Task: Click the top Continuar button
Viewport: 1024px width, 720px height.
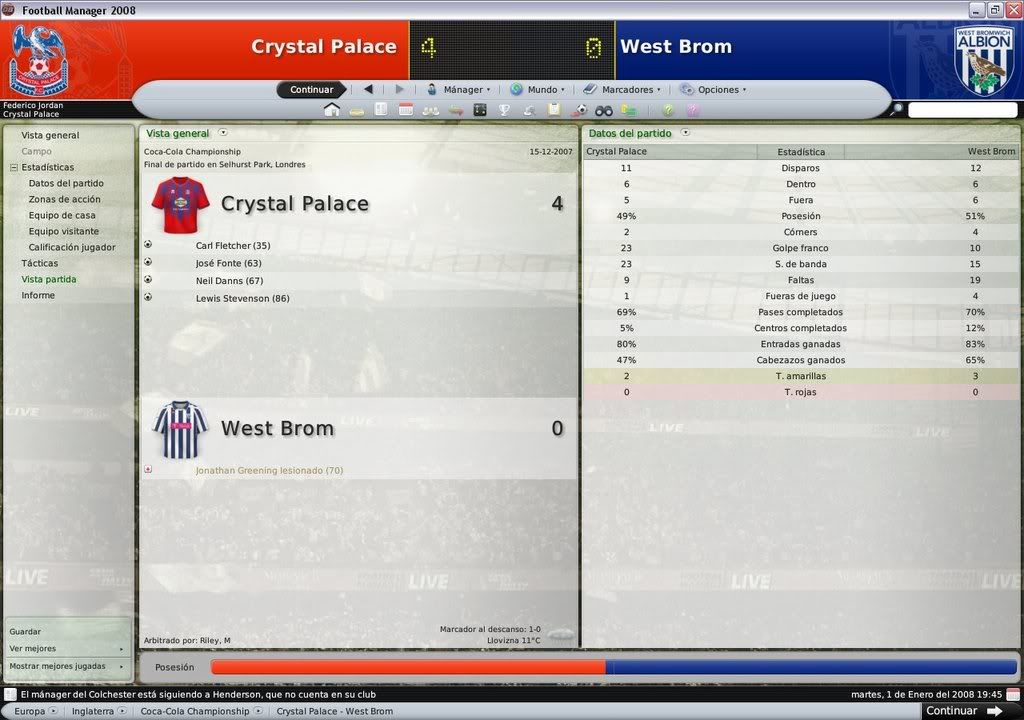Action: point(311,90)
